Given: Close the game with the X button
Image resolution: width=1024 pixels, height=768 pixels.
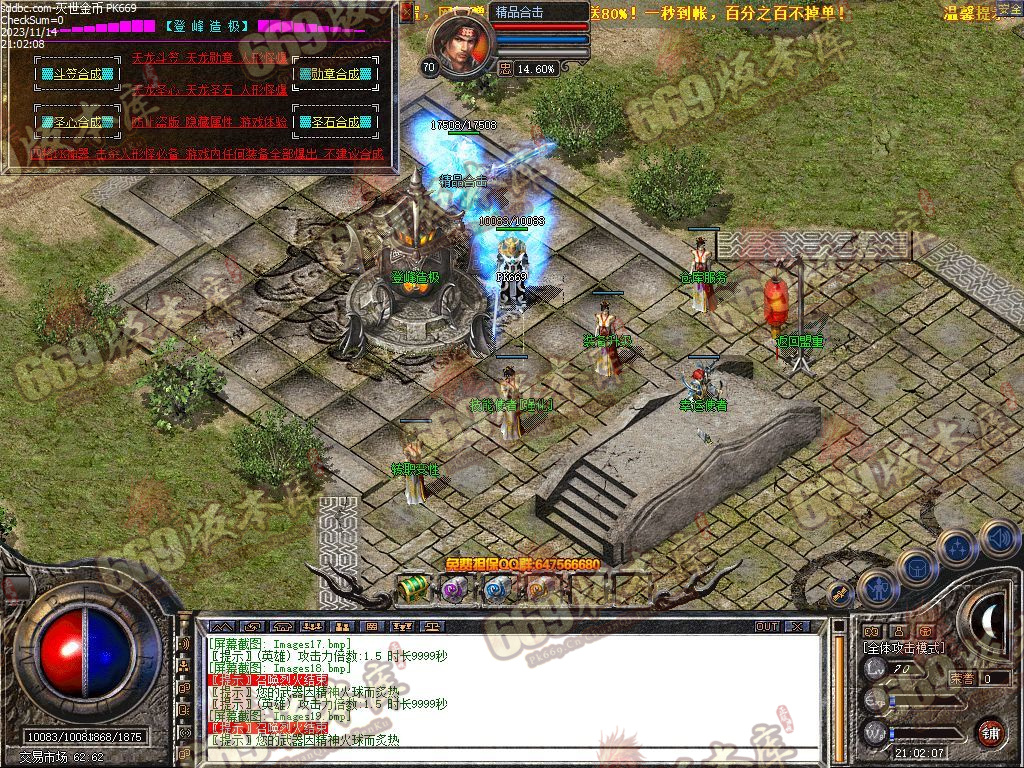Looking at the screenshot, I should click(x=796, y=627).
